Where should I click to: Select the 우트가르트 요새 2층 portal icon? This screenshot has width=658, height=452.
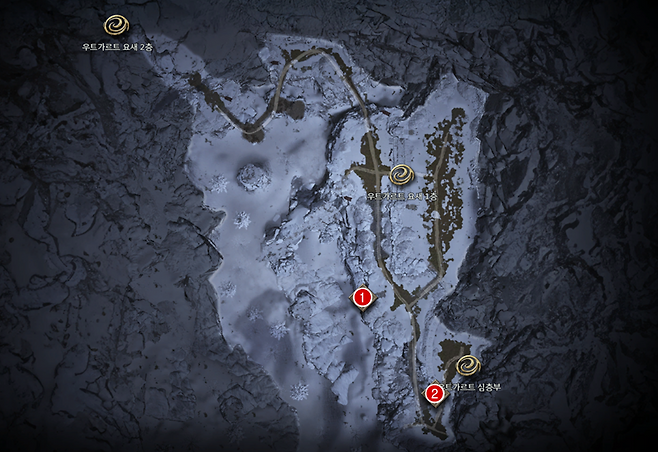point(118,25)
